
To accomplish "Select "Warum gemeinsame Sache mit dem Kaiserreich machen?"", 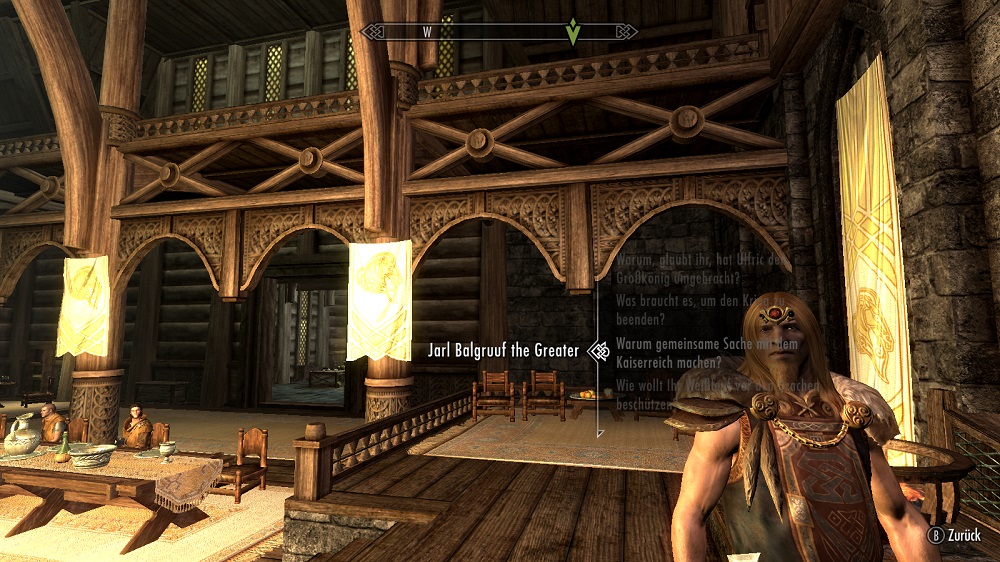I will coord(698,351).
